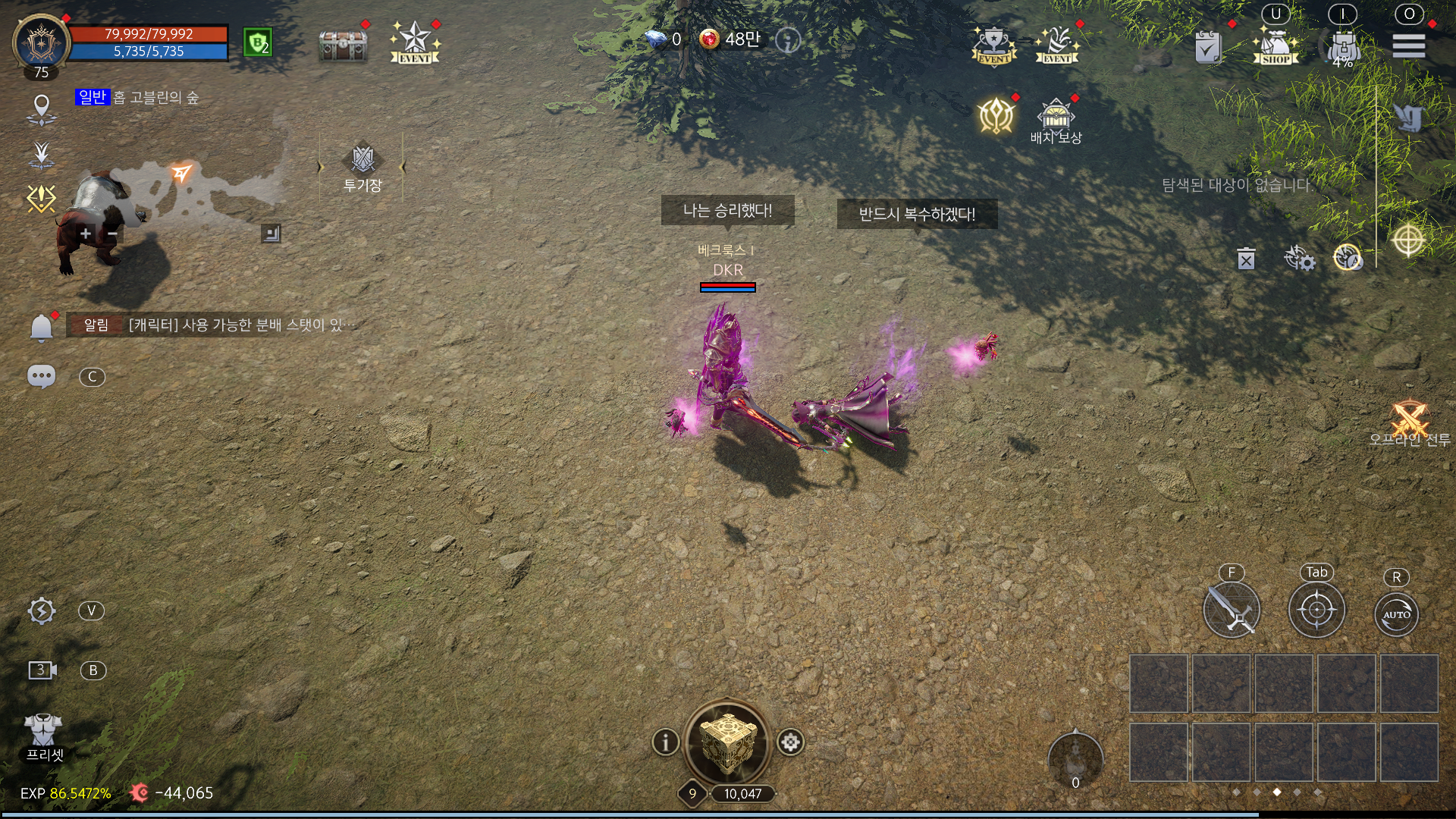
Task: Click the trash can delete icon
Action: 1246,259
